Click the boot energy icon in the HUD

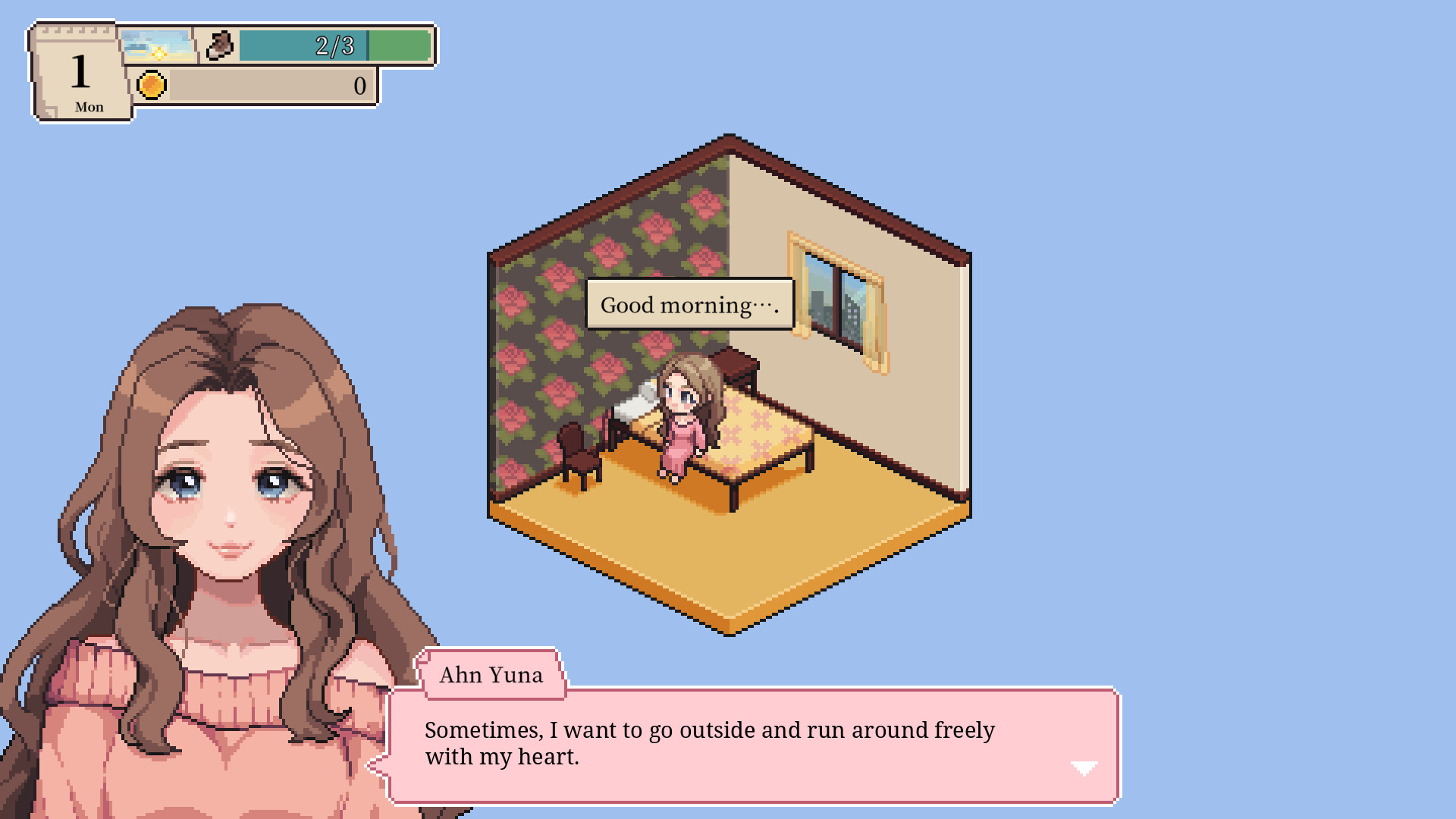click(221, 46)
